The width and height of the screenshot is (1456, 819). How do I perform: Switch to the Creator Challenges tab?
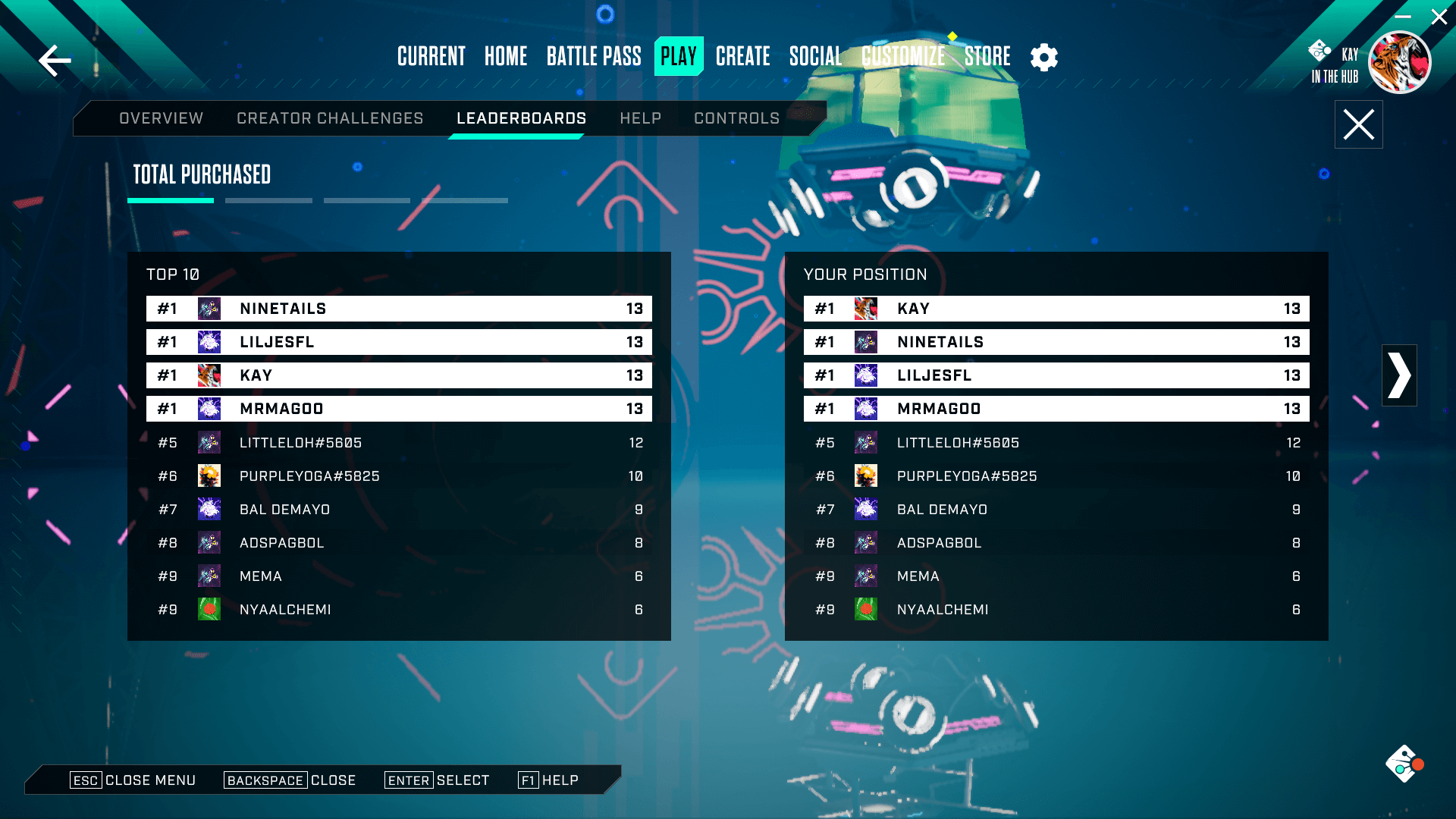(330, 118)
